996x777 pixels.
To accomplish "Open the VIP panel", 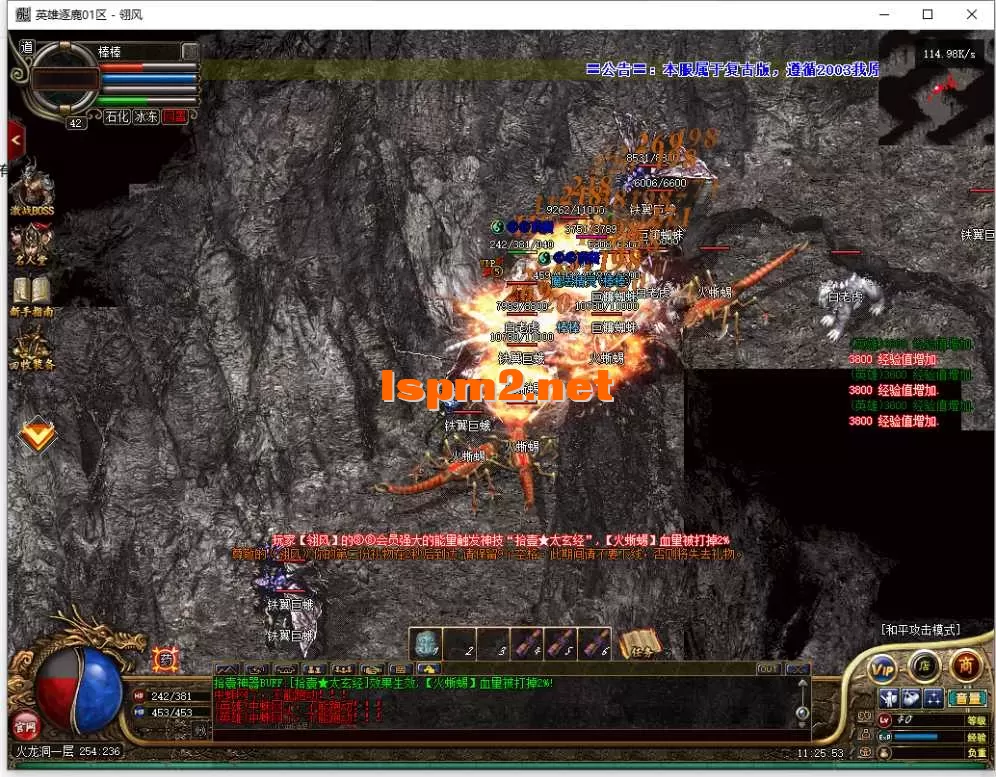I will pos(882,666).
